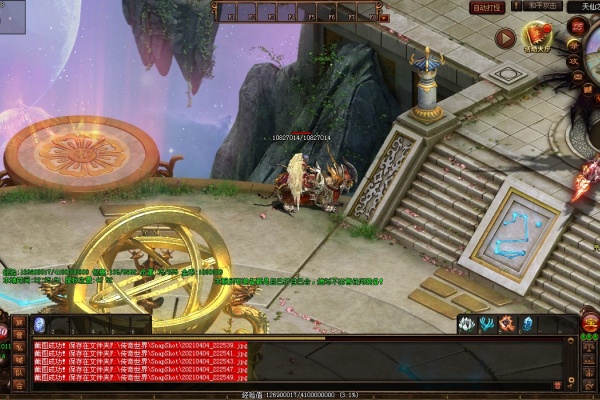The width and height of the screenshot is (600, 400).
Task: Switch to the 队 team chat channel
Action: 19,371
